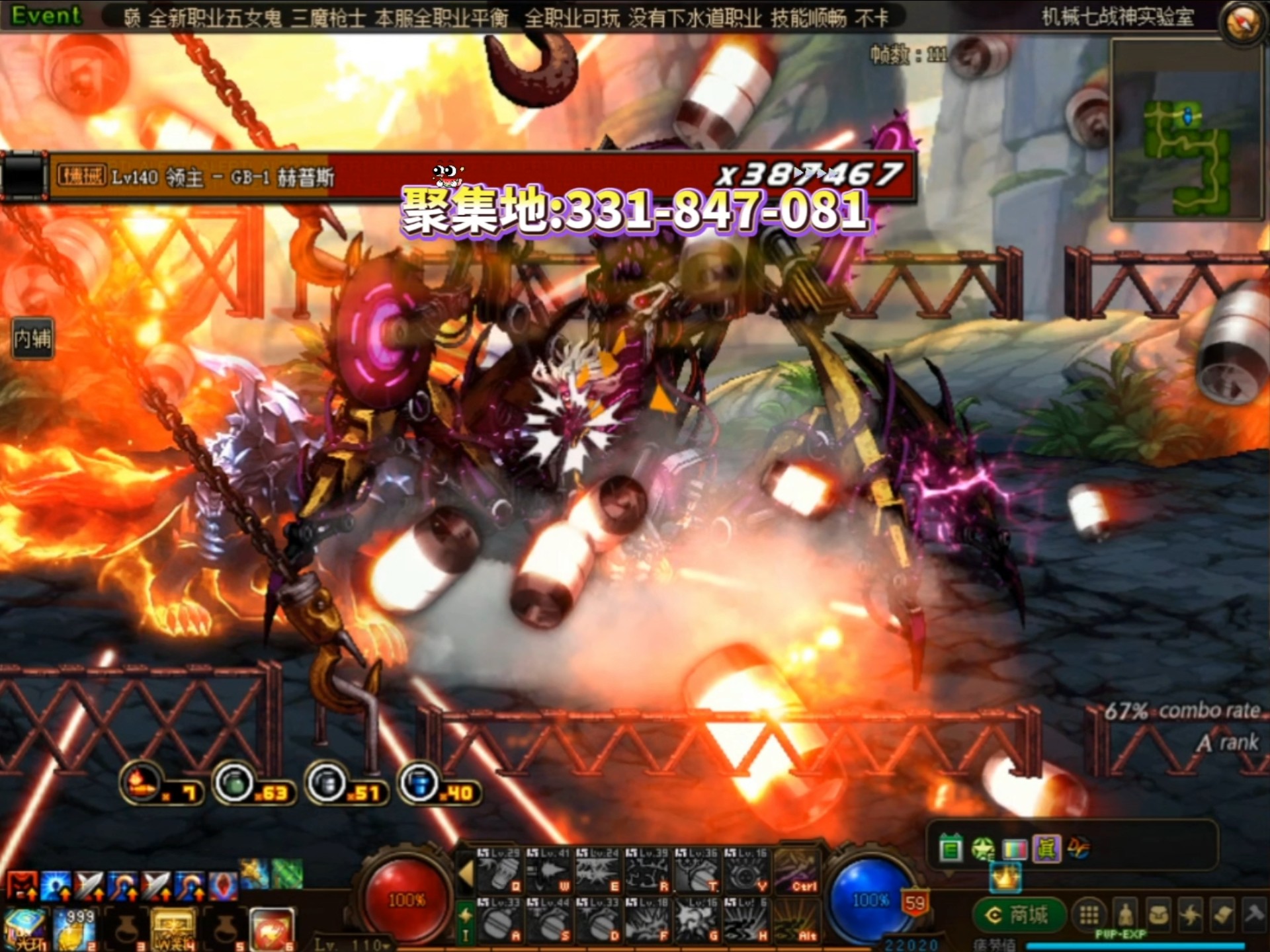Open the hammer menu icon
The width and height of the screenshot is (1270, 952).
point(1253,914)
